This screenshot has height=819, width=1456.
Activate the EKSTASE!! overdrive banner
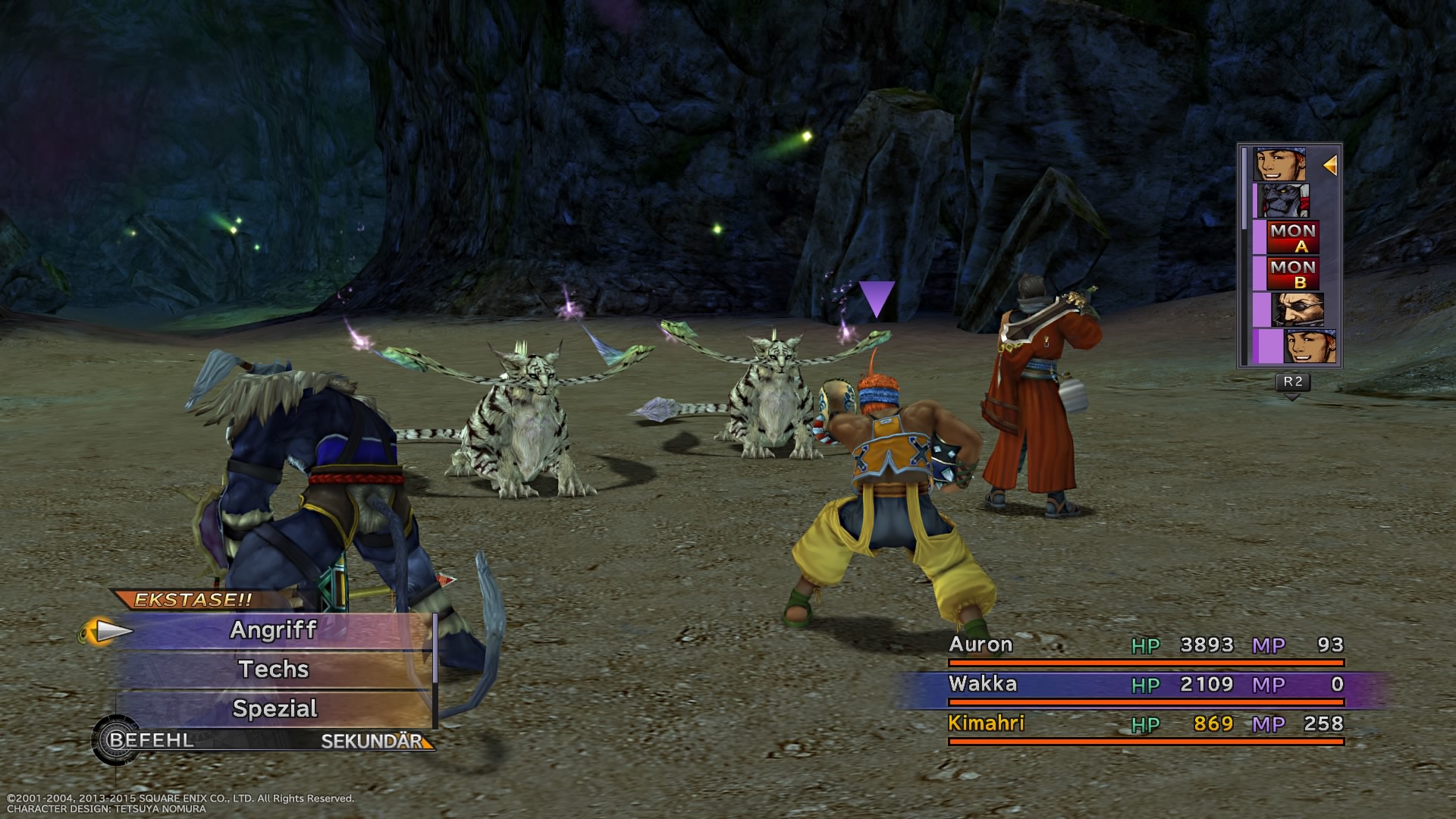click(193, 600)
